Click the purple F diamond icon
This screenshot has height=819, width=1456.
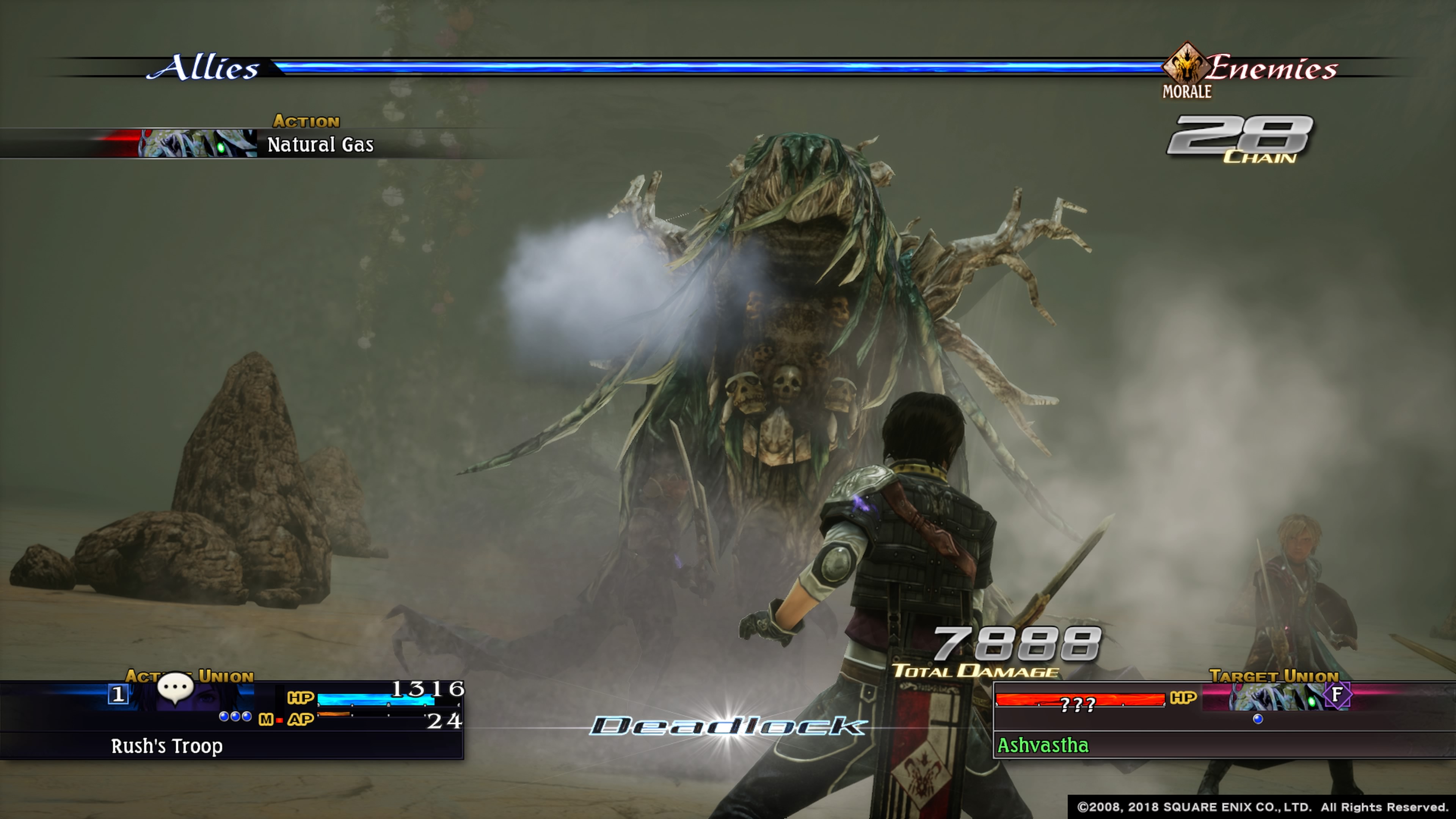pyautogui.click(x=1337, y=695)
